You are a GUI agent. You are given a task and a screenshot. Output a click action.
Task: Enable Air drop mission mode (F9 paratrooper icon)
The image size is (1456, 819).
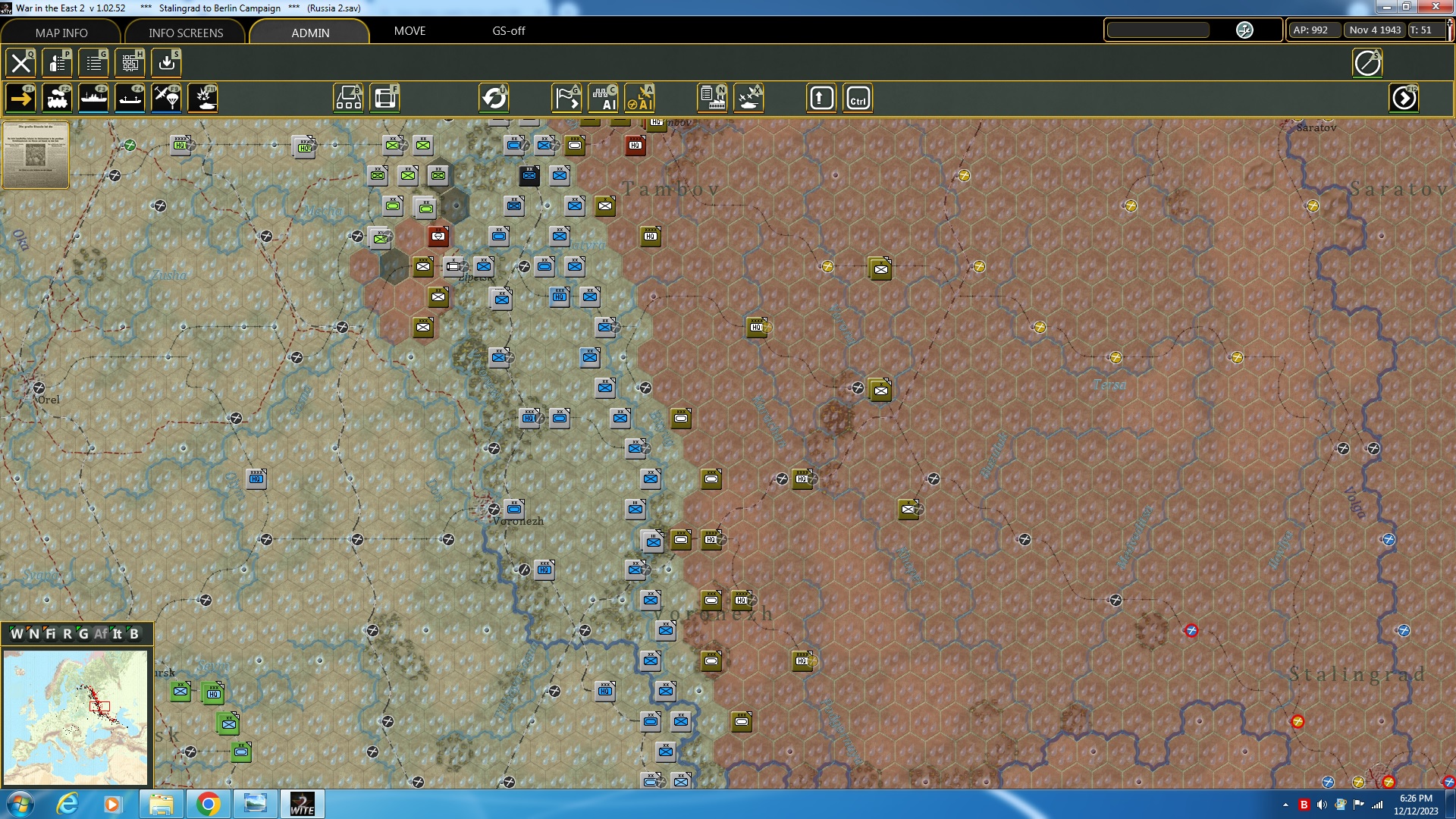click(166, 97)
